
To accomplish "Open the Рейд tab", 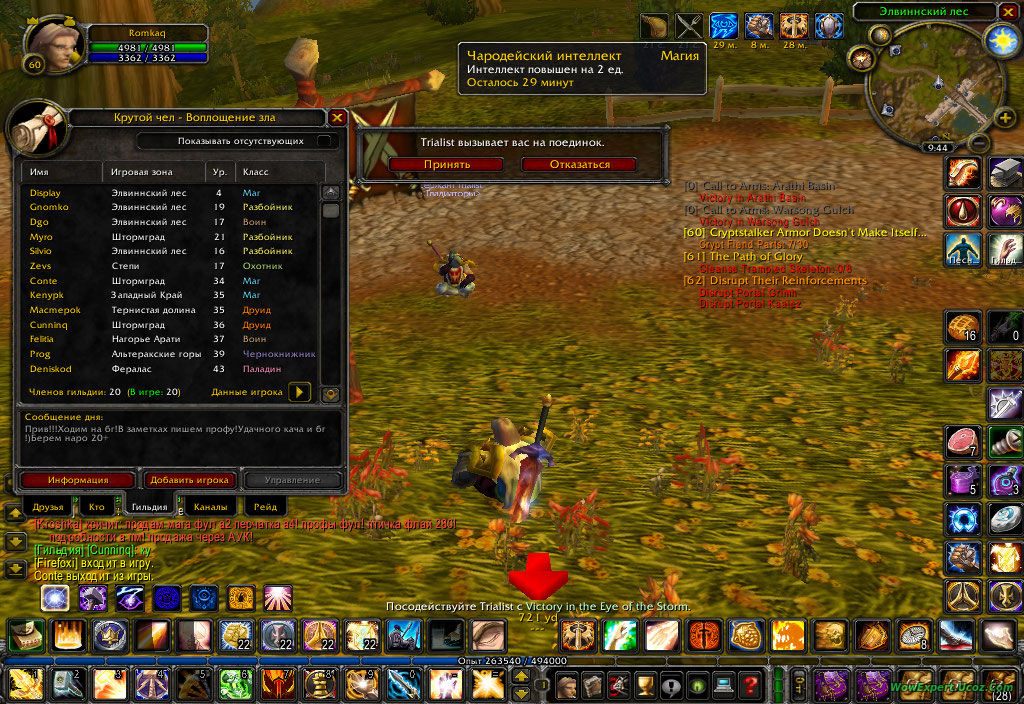I will click(x=265, y=507).
